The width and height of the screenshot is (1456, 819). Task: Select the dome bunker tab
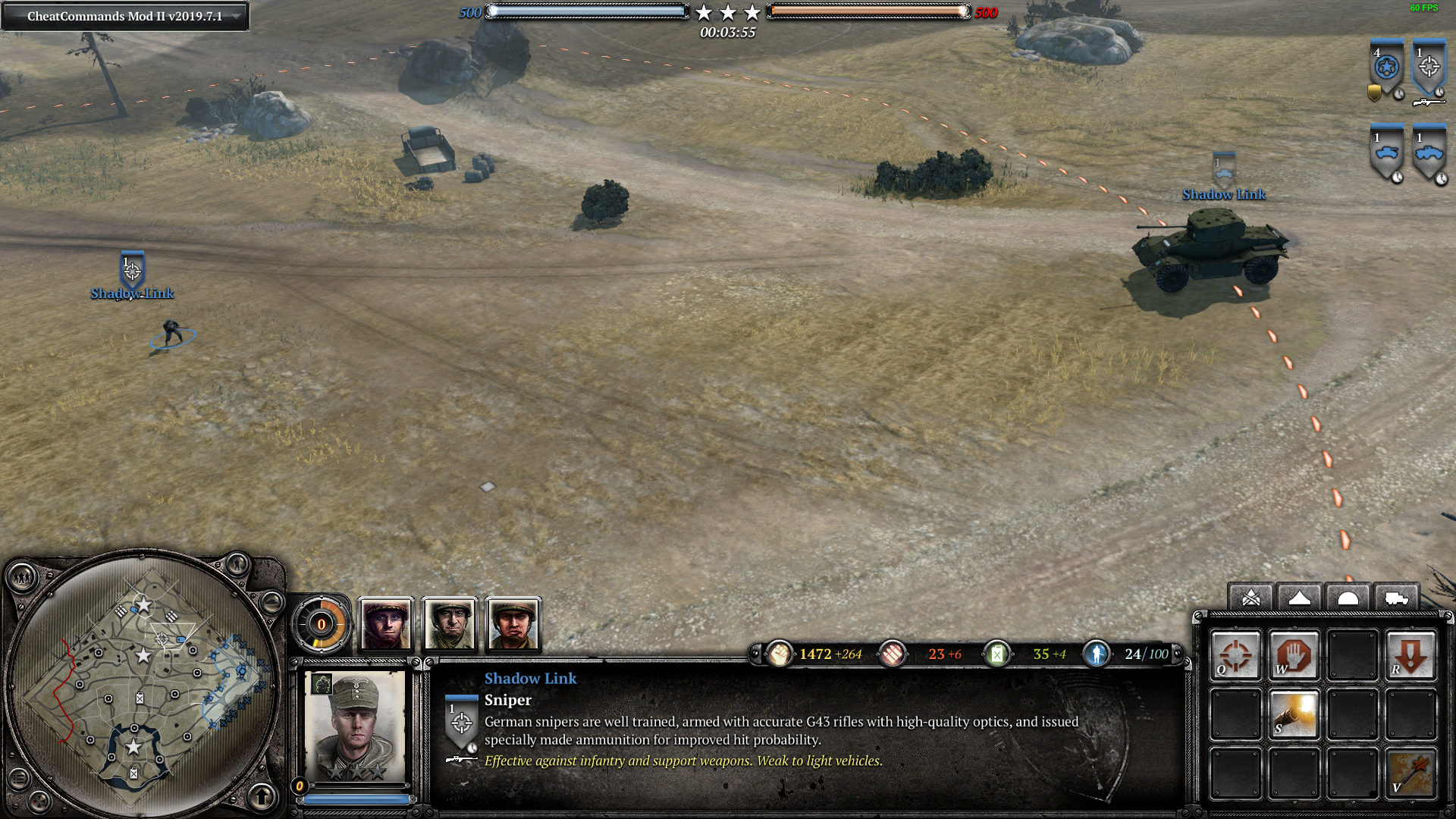click(1348, 598)
